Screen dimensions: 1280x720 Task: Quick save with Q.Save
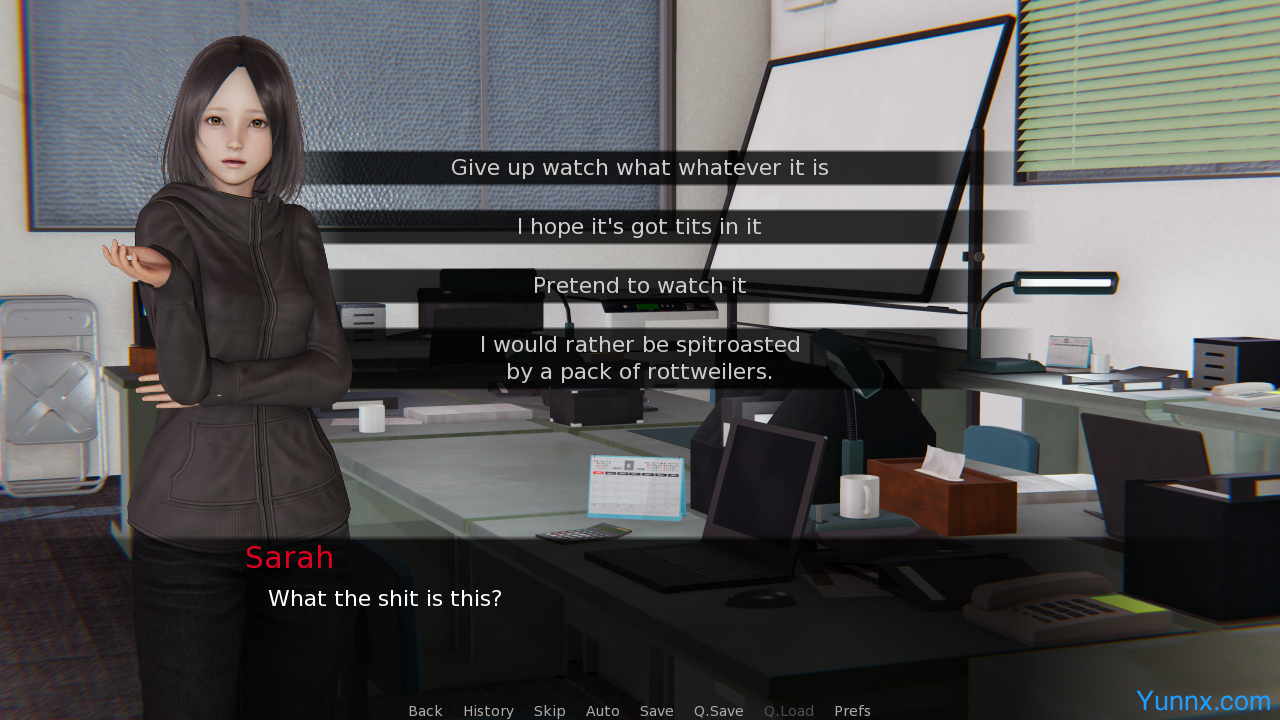(718, 711)
